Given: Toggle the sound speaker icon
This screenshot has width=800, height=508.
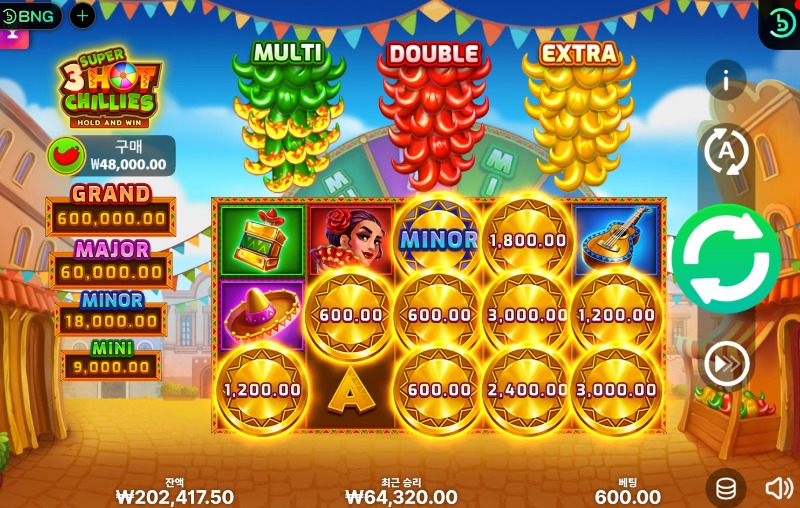Looking at the screenshot, I should tap(778, 488).
